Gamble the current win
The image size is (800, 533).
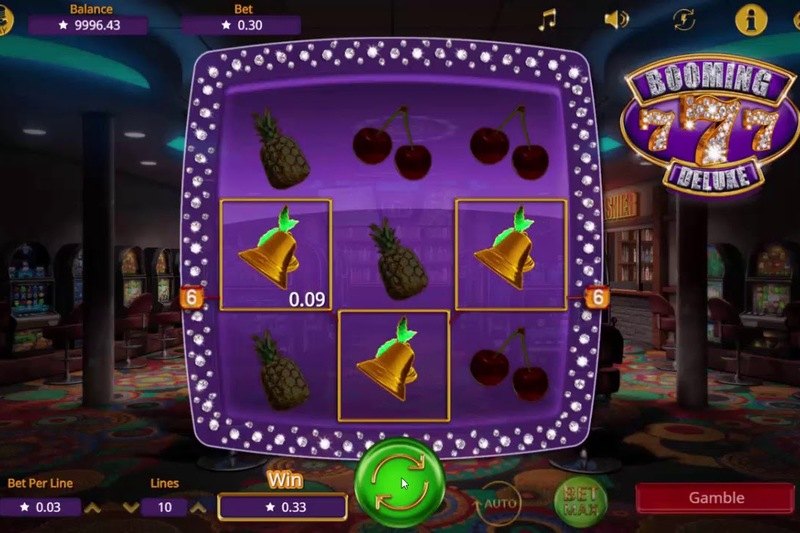716,498
